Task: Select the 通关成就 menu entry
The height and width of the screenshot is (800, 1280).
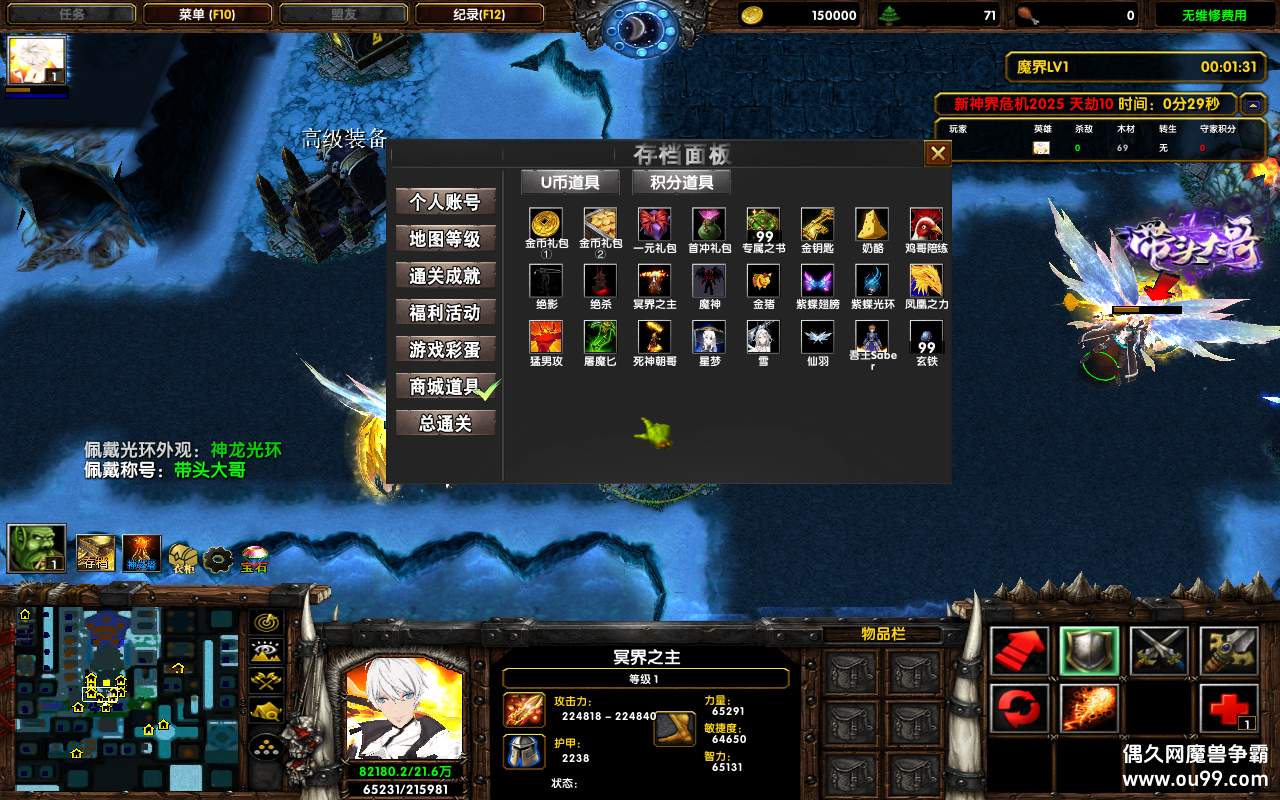Action: pyautogui.click(x=445, y=276)
